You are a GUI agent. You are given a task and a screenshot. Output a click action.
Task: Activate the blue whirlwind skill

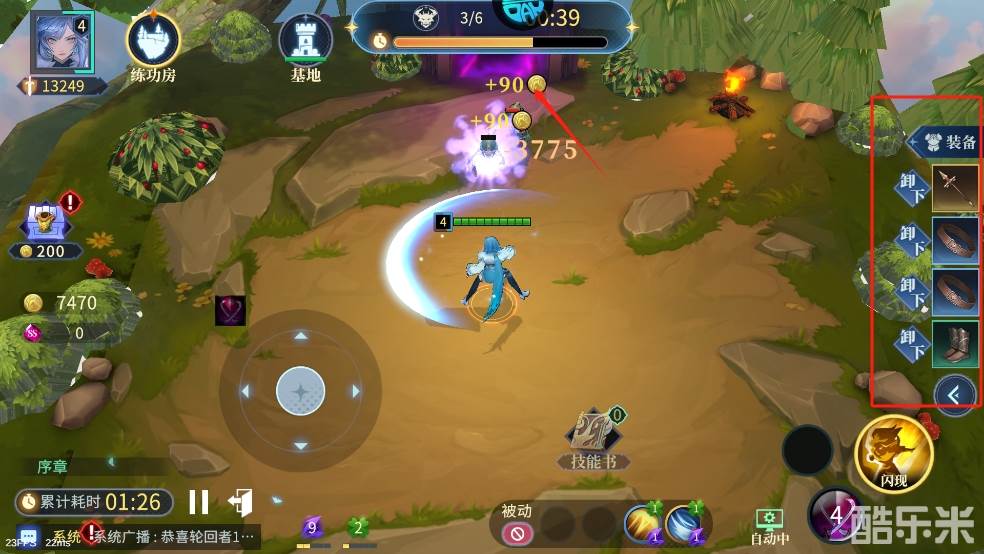(x=685, y=523)
